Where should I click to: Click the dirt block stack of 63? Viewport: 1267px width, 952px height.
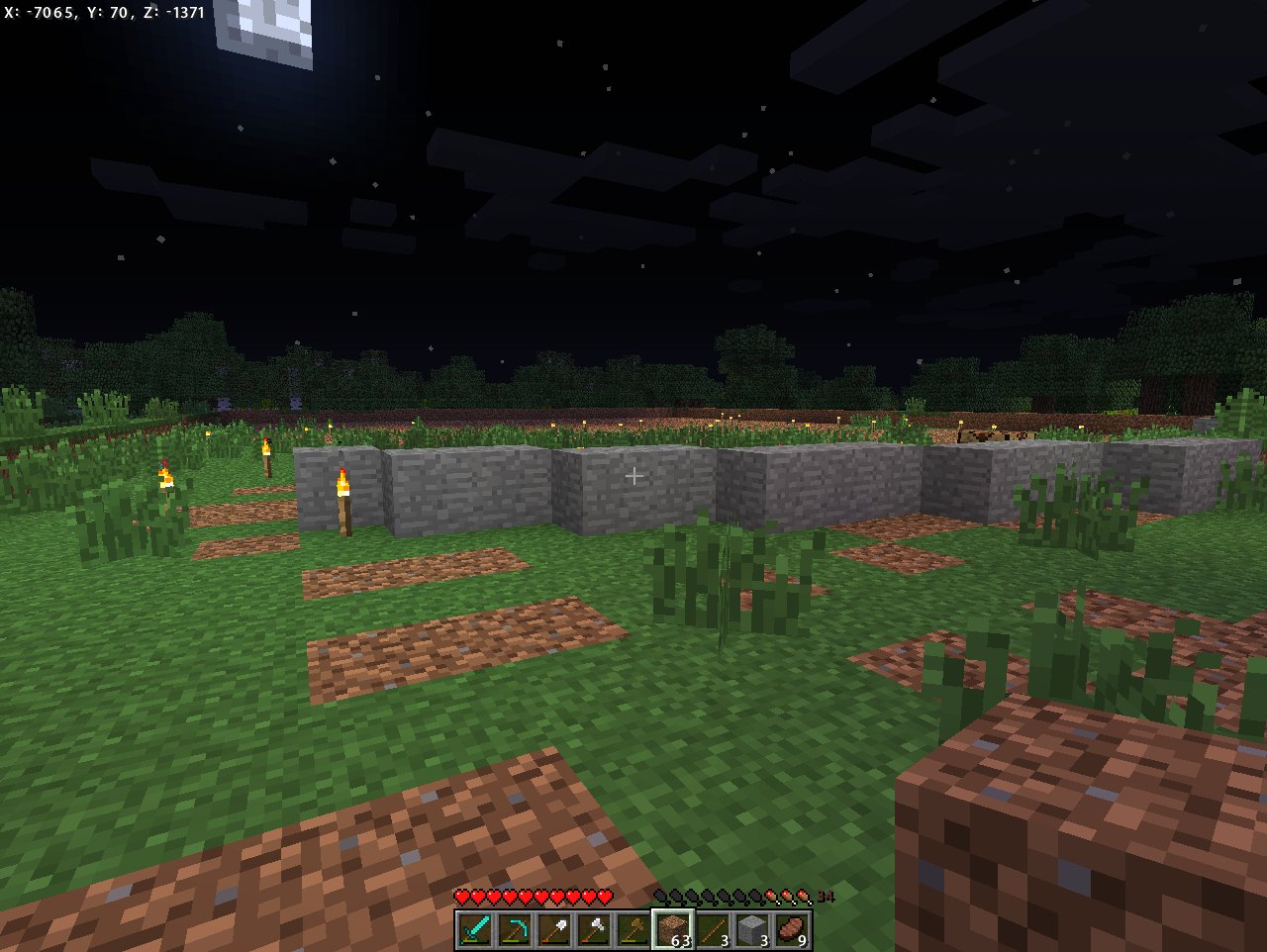click(673, 930)
